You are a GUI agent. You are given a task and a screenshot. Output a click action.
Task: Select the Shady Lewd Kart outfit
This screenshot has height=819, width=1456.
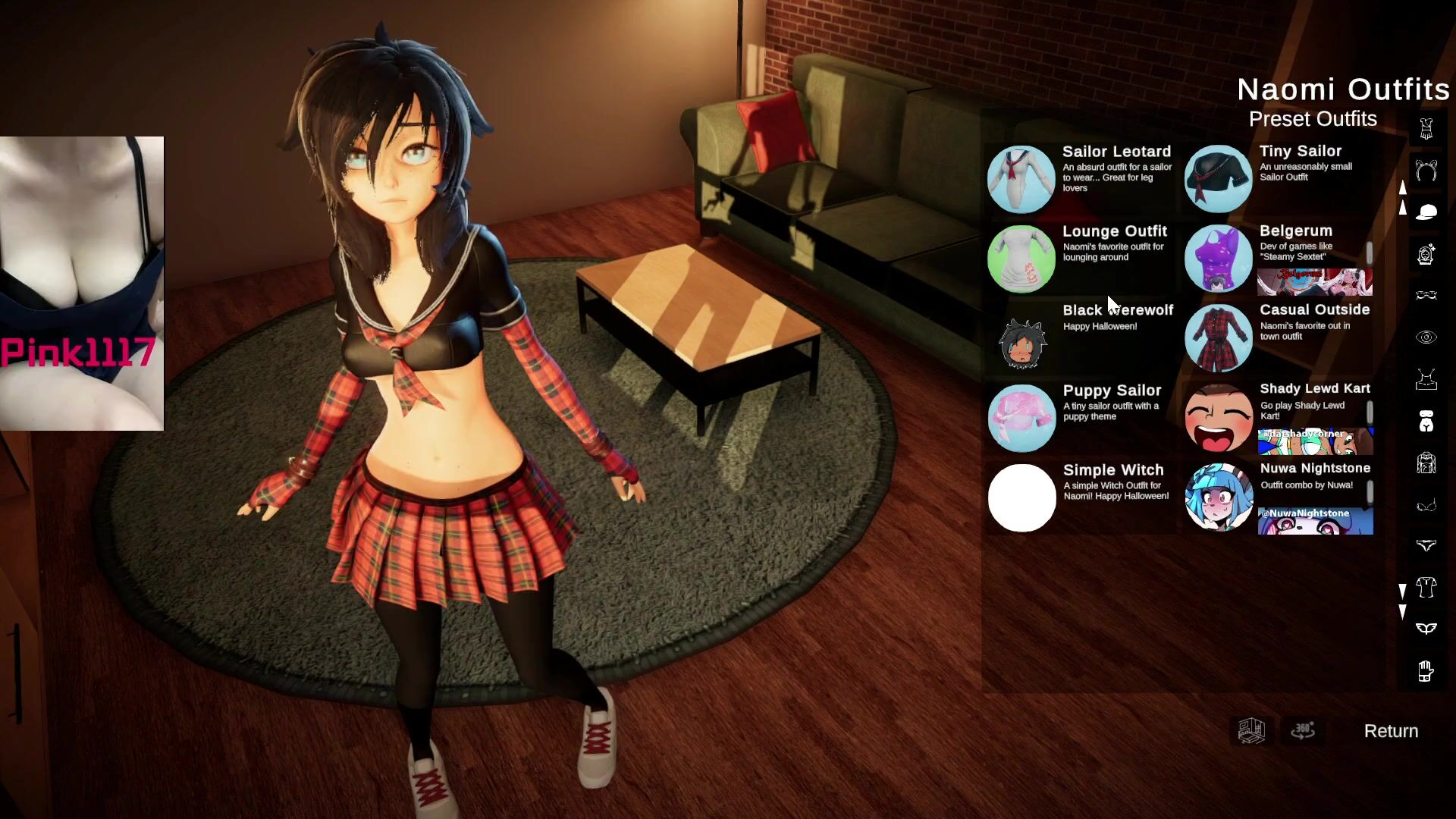click(x=1219, y=418)
